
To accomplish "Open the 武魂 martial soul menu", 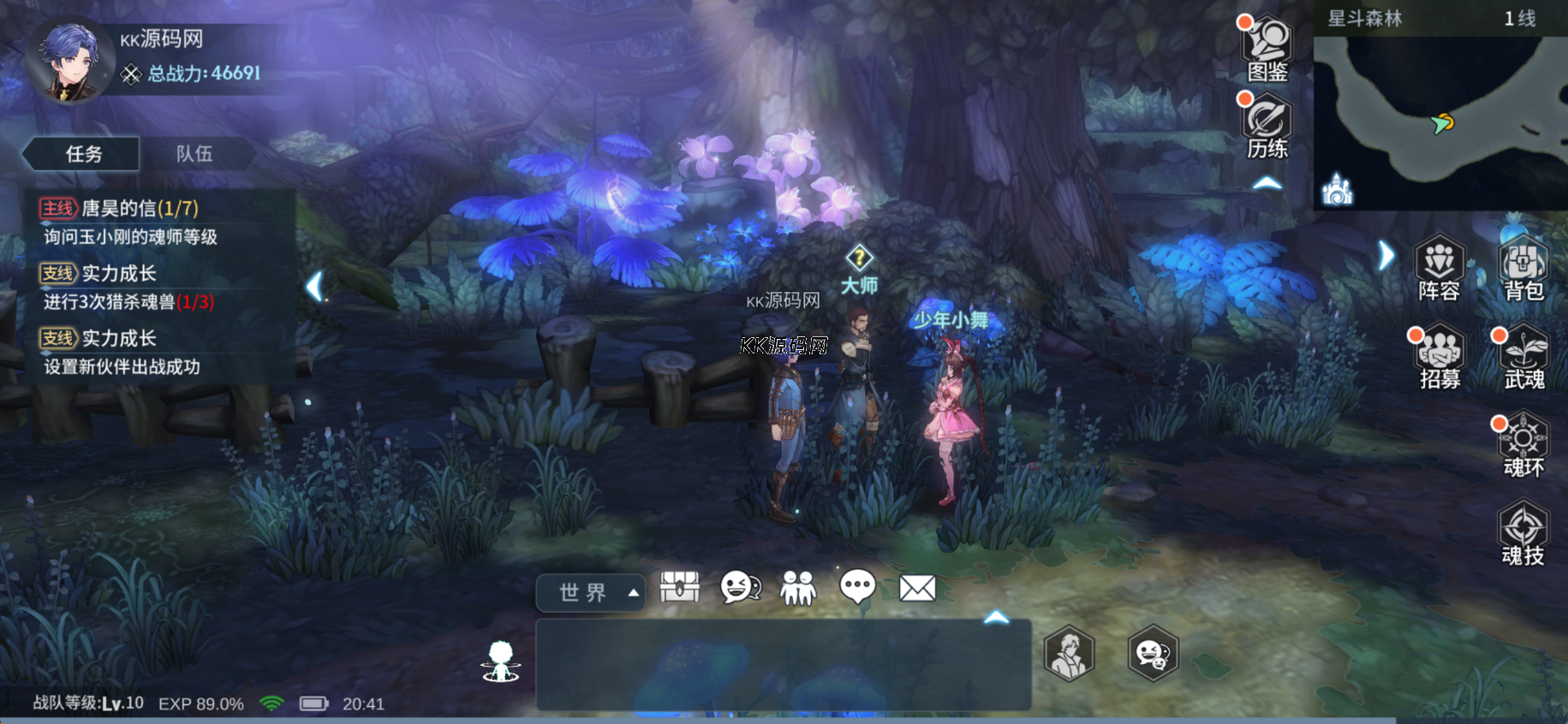I will click(1523, 357).
